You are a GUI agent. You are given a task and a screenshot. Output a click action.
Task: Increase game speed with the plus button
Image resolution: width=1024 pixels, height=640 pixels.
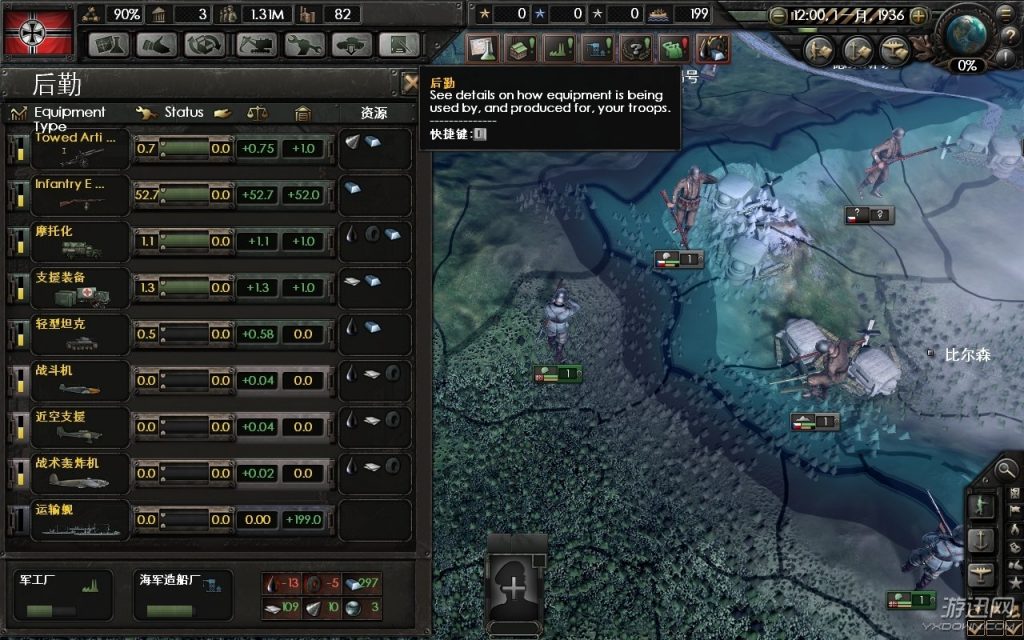(x=918, y=16)
